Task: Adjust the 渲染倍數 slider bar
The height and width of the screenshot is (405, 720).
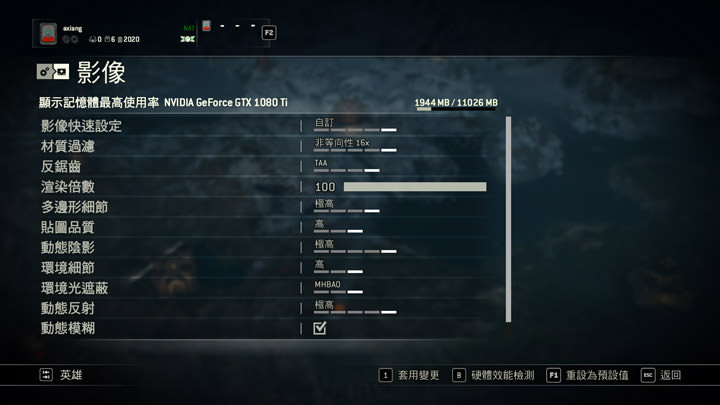Action: [414, 187]
